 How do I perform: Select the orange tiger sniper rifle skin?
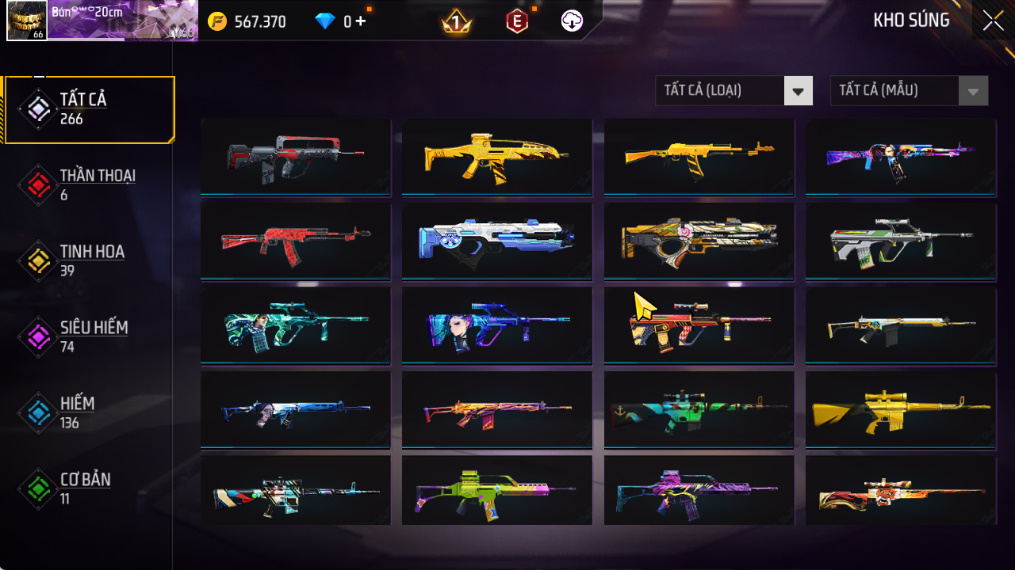(x=900, y=492)
